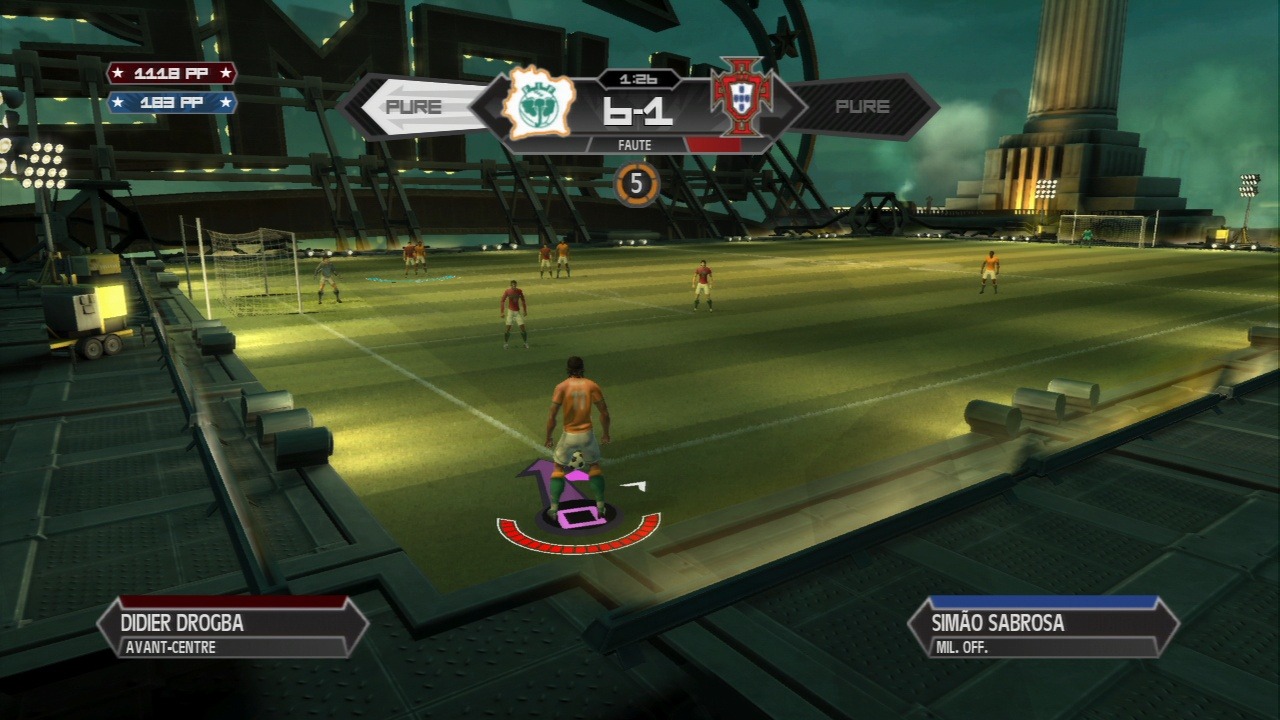Viewport: 1280px width, 720px height.
Task: Select the Ivory Coast team crest
Action: click(540, 103)
